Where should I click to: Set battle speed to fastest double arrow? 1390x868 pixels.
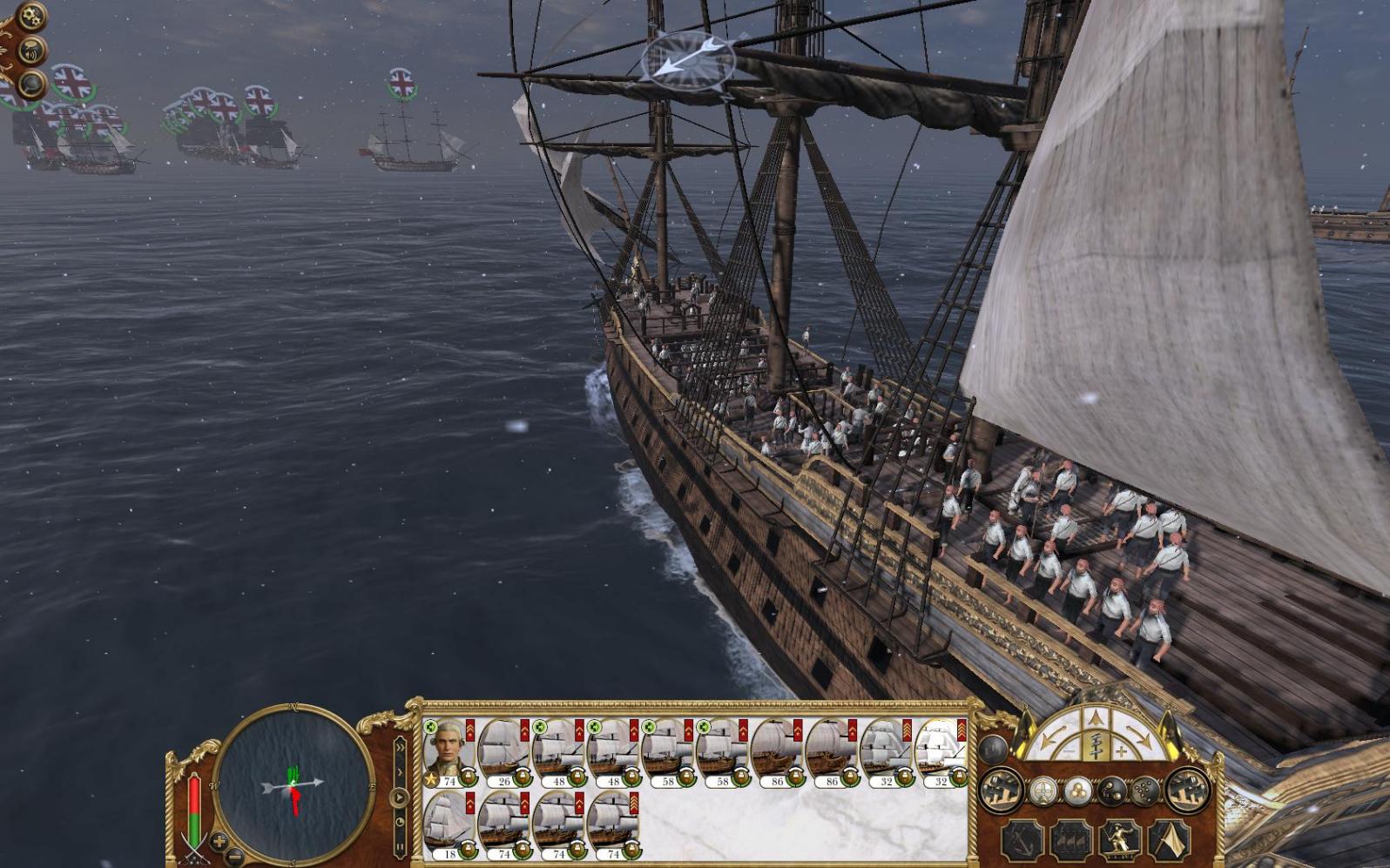[400, 747]
